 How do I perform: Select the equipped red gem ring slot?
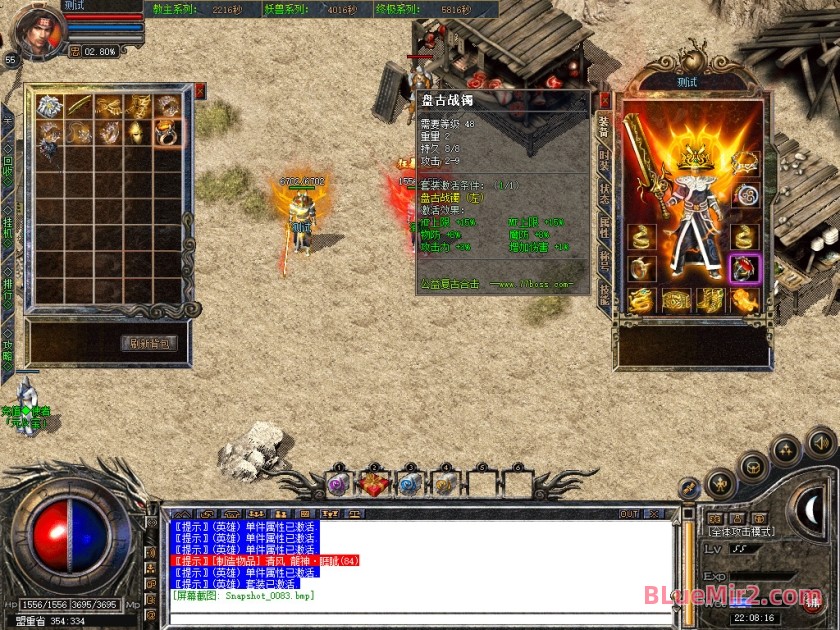pos(745,267)
